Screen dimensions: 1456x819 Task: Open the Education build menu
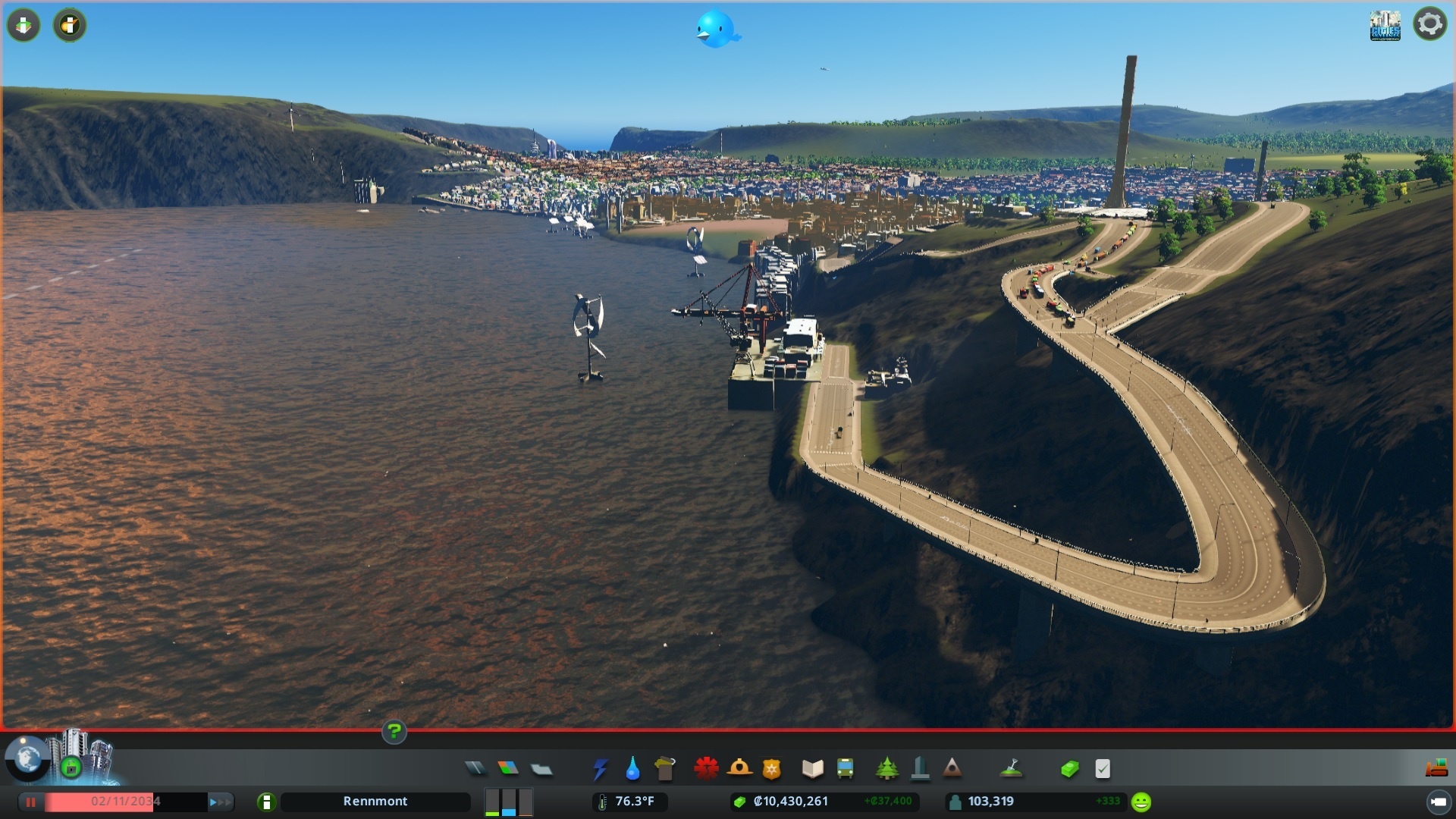pyautogui.click(x=812, y=769)
